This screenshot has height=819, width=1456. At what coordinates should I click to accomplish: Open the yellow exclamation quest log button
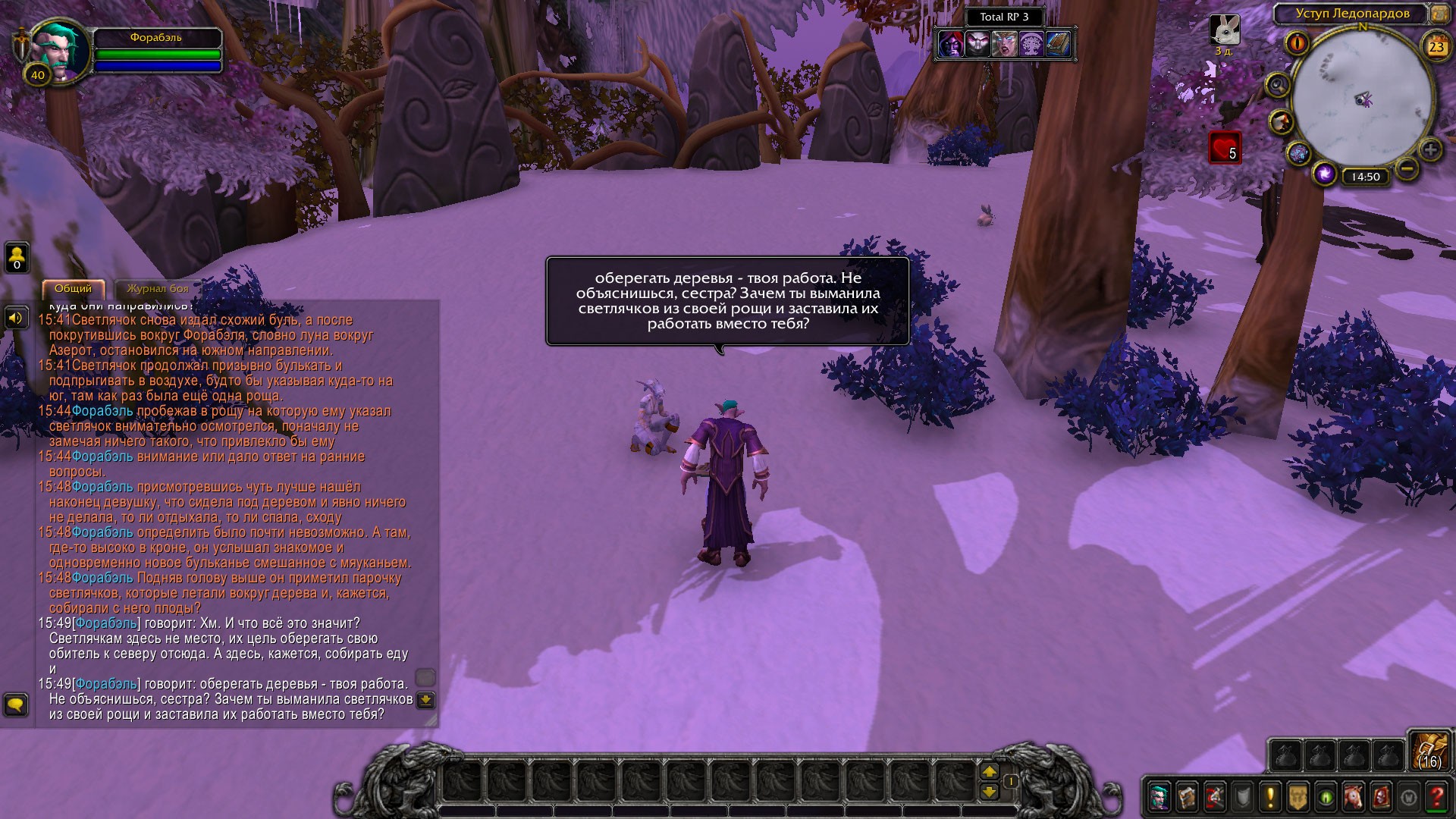pyautogui.click(x=1270, y=797)
